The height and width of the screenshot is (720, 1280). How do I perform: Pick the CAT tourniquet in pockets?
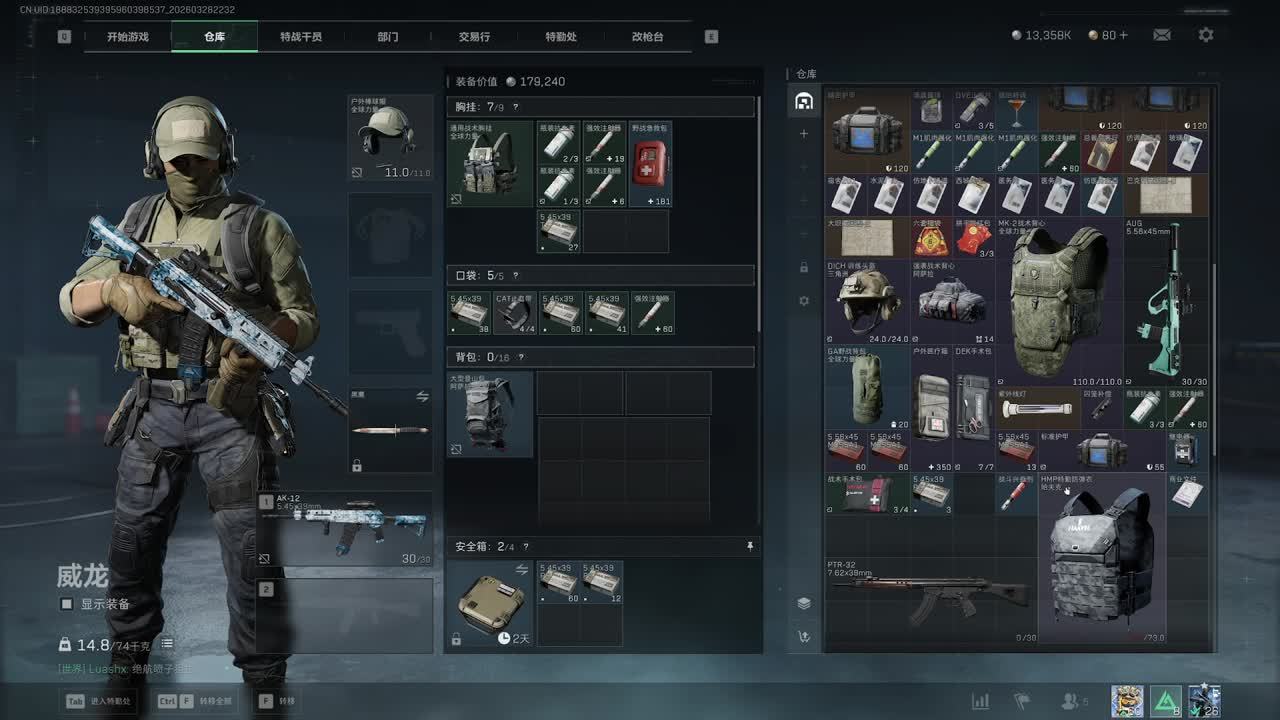point(514,313)
